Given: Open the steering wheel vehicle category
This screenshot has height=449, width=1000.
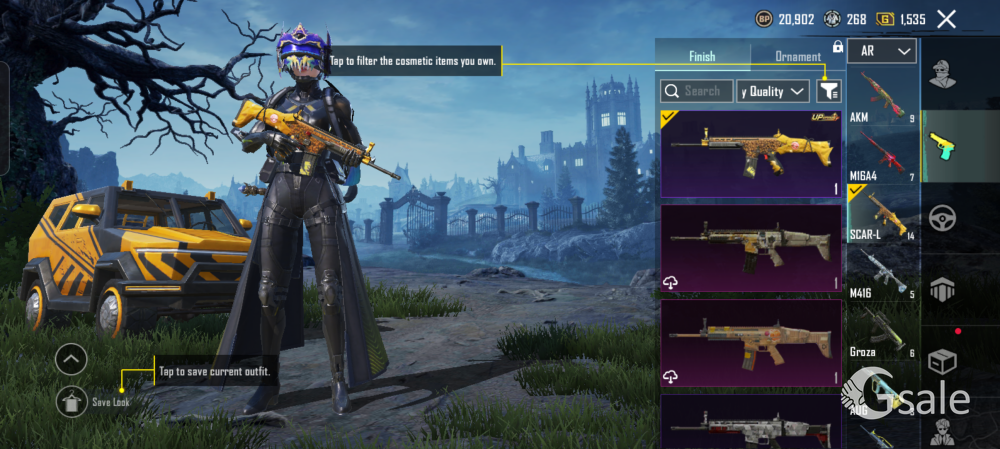Looking at the screenshot, I should coord(942,218).
